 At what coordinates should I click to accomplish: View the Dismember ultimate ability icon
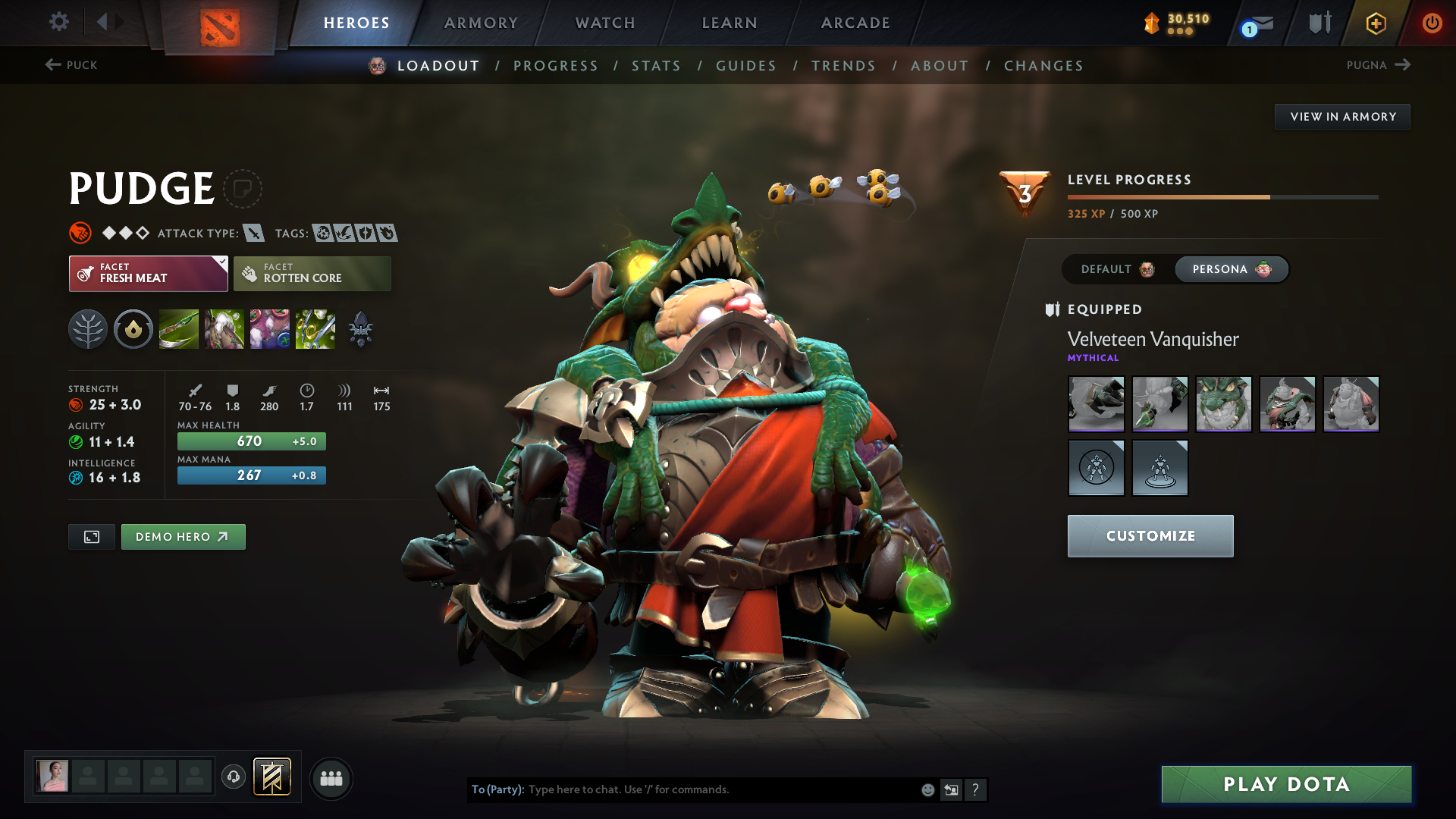315,329
